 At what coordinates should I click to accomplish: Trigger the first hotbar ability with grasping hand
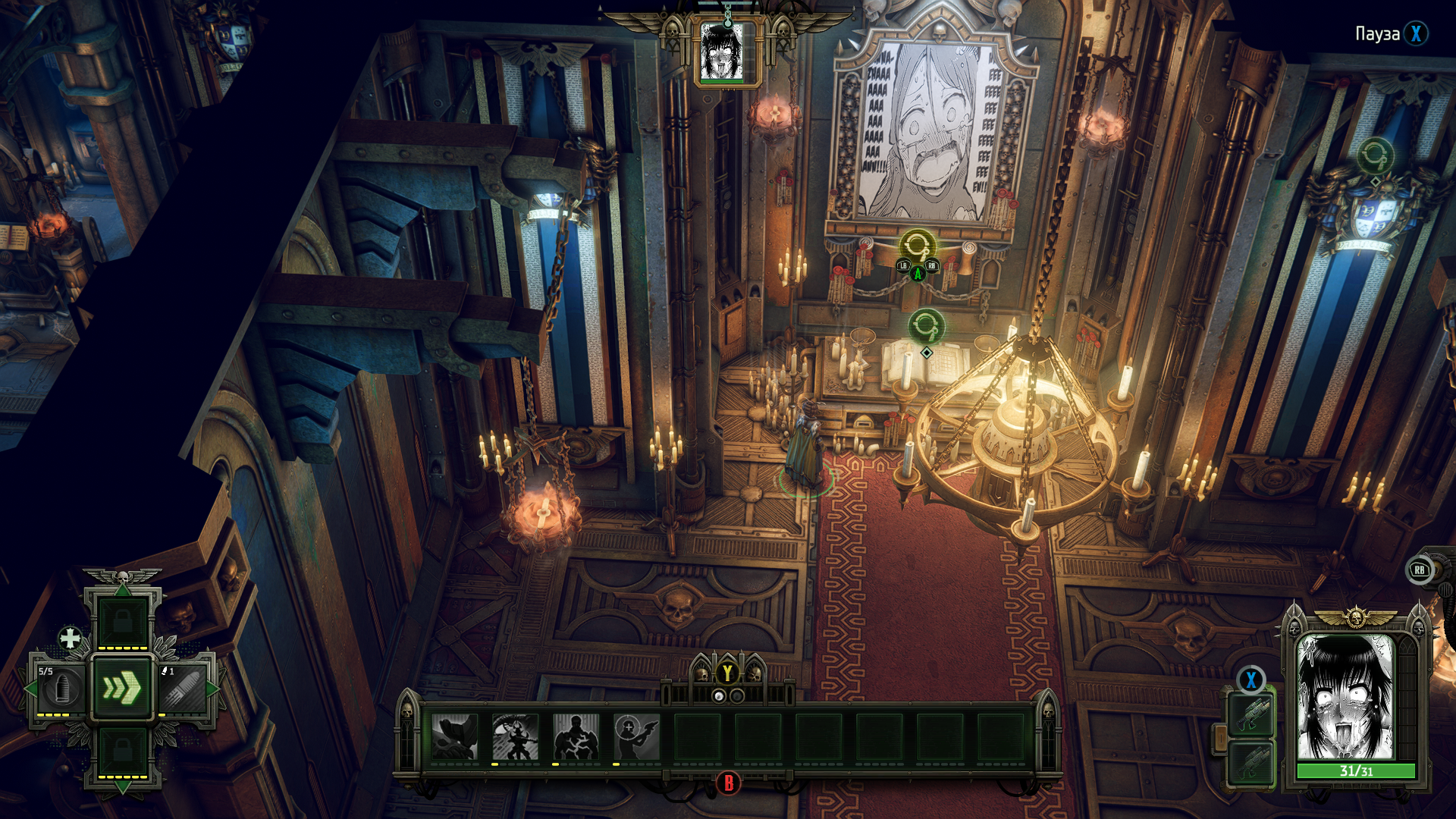[x=454, y=736]
